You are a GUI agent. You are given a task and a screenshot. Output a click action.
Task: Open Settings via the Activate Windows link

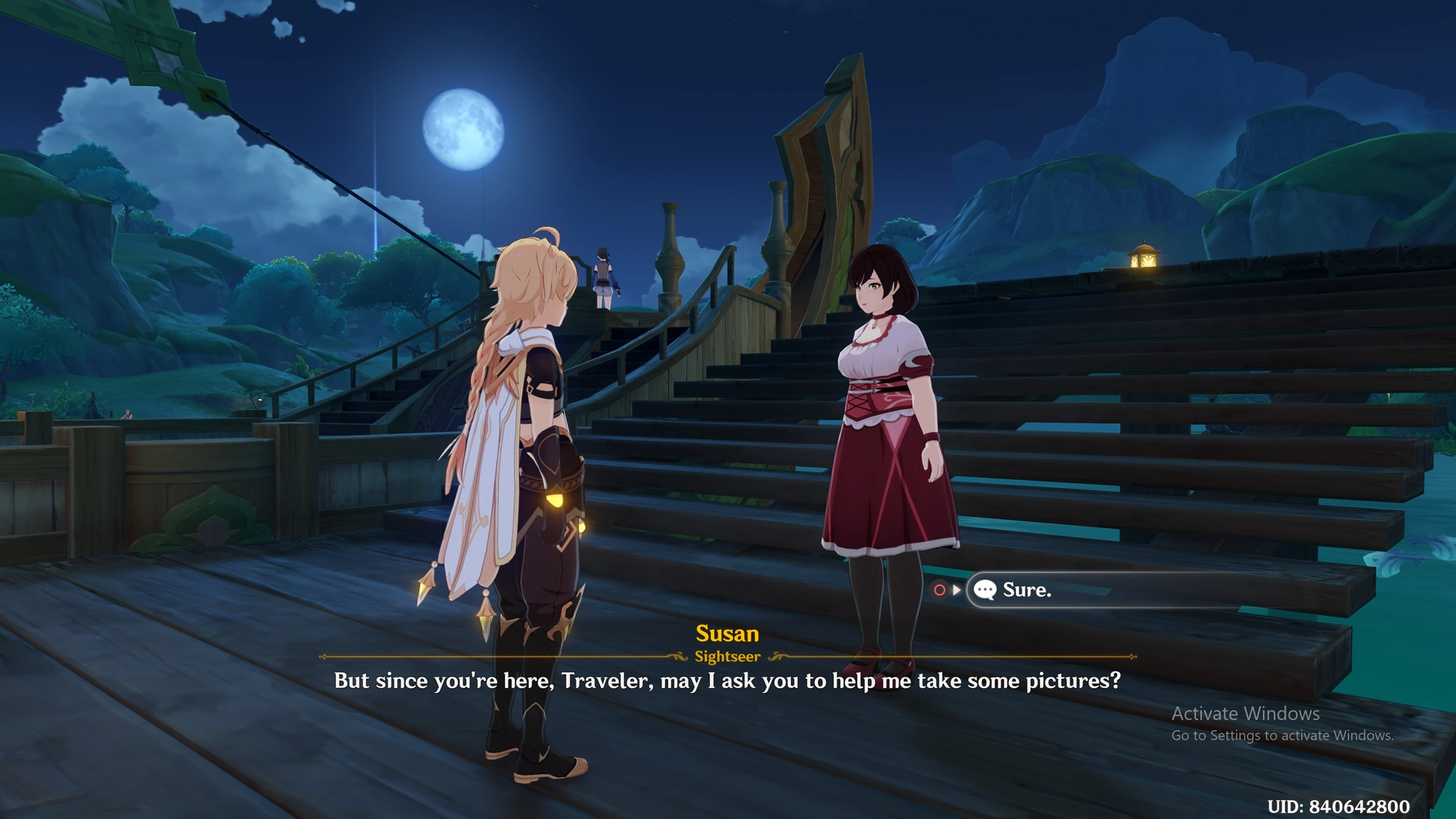point(1282,735)
